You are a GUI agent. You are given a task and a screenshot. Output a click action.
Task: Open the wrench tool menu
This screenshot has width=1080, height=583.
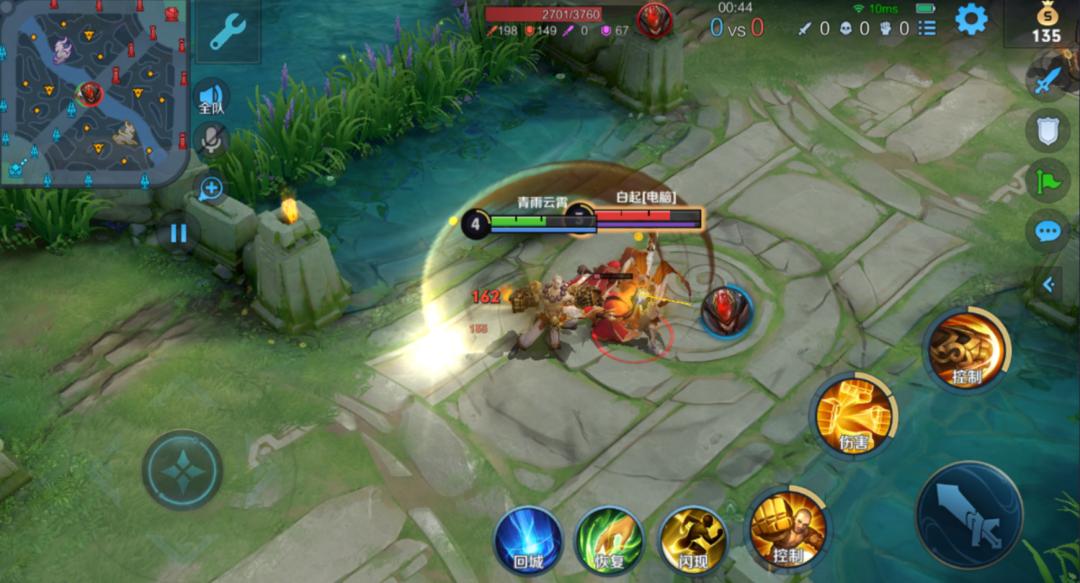click(227, 32)
